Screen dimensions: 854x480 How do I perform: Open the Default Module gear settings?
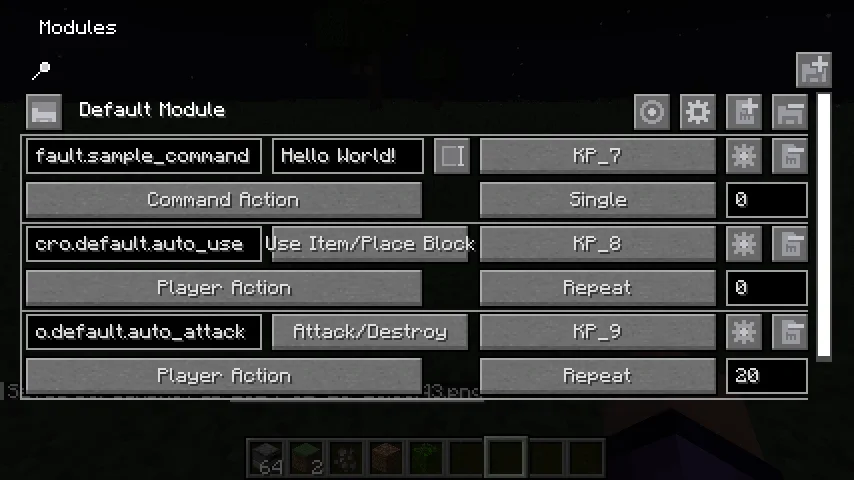(698, 112)
